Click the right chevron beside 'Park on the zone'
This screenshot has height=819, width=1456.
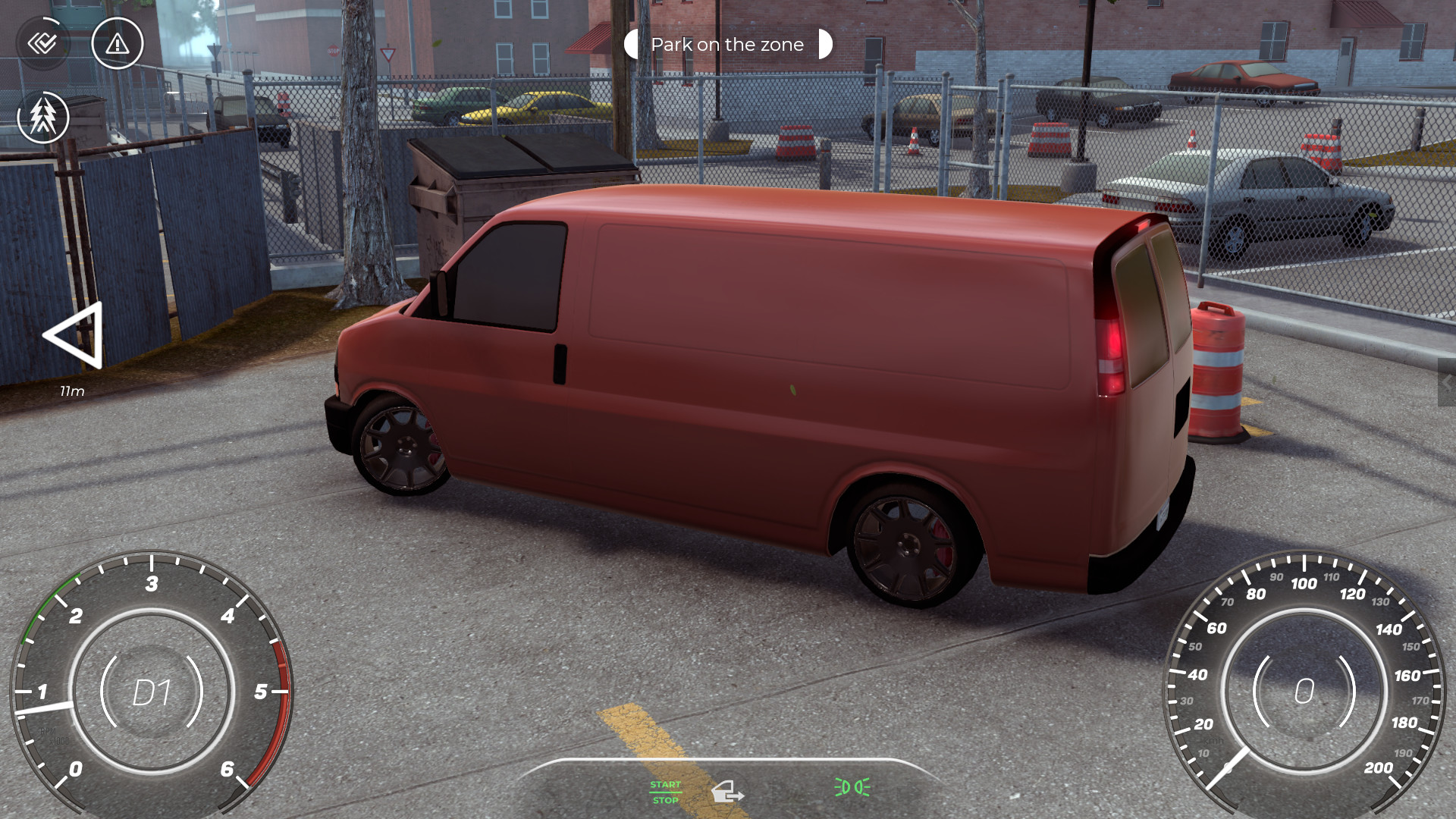[827, 44]
